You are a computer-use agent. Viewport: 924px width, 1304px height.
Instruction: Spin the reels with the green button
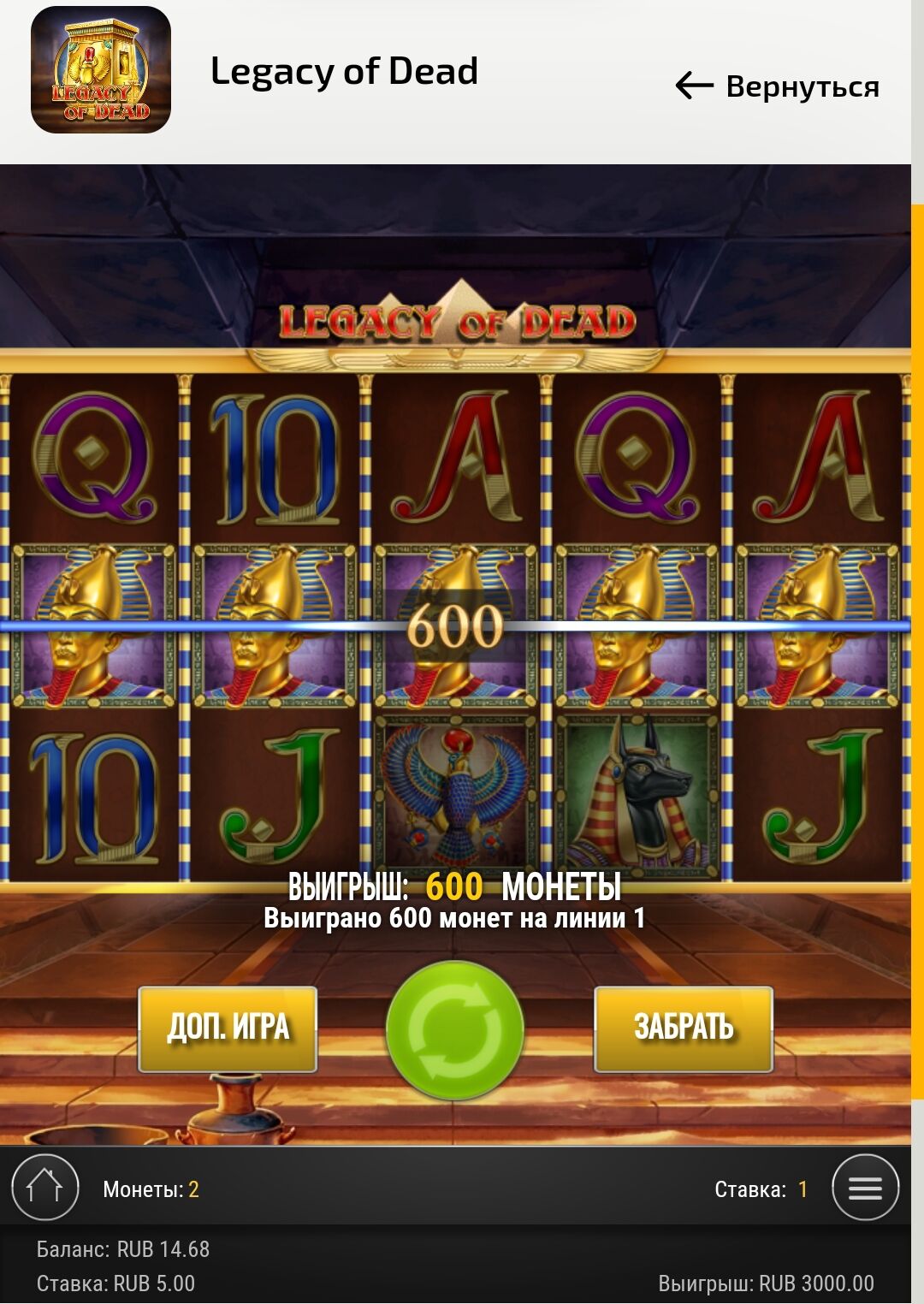click(454, 1030)
